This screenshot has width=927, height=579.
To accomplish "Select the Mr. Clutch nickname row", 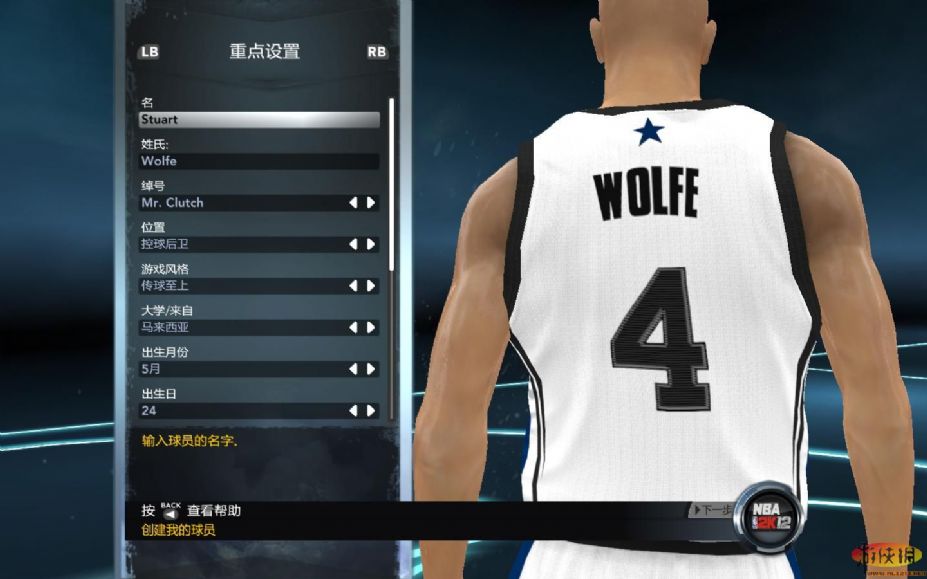I will pos(240,203).
